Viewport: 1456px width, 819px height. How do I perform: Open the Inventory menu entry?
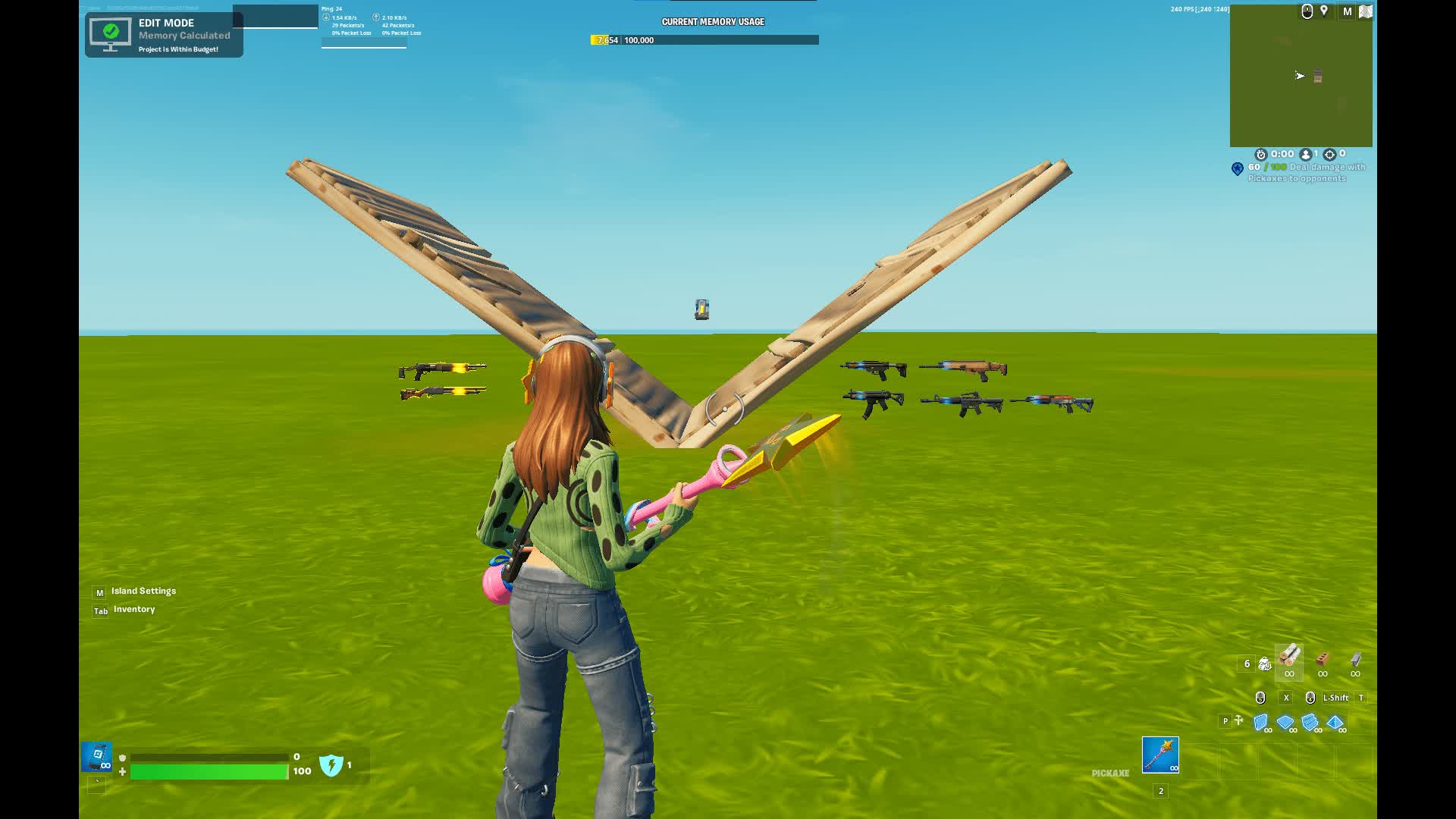click(x=133, y=610)
